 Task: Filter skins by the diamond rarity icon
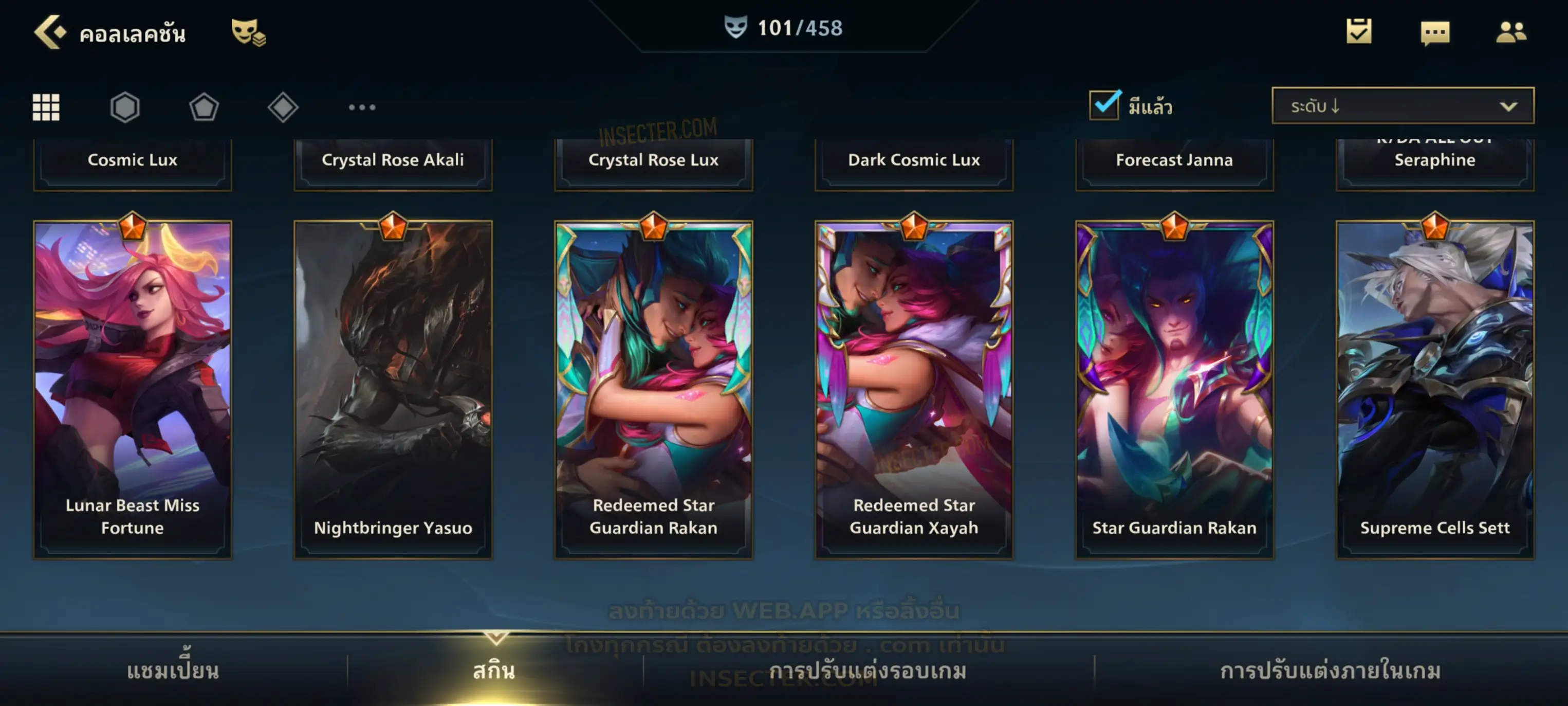(283, 107)
